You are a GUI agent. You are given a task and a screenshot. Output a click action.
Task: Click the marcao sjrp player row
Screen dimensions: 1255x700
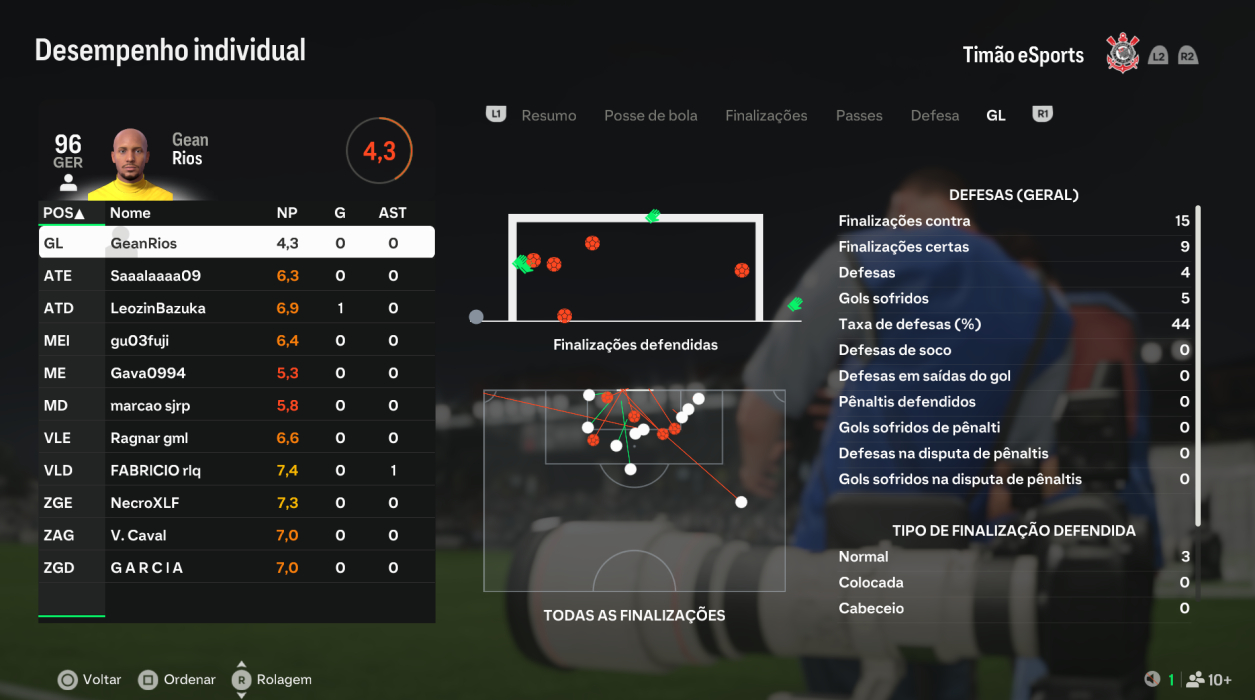(236, 406)
